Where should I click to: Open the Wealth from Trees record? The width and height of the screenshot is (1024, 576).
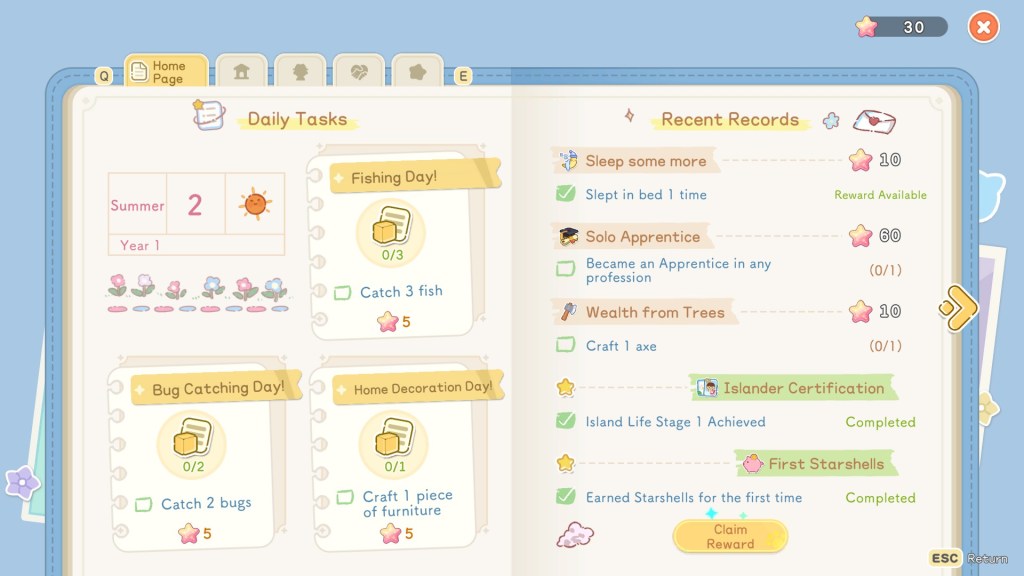[x=654, y=312]
